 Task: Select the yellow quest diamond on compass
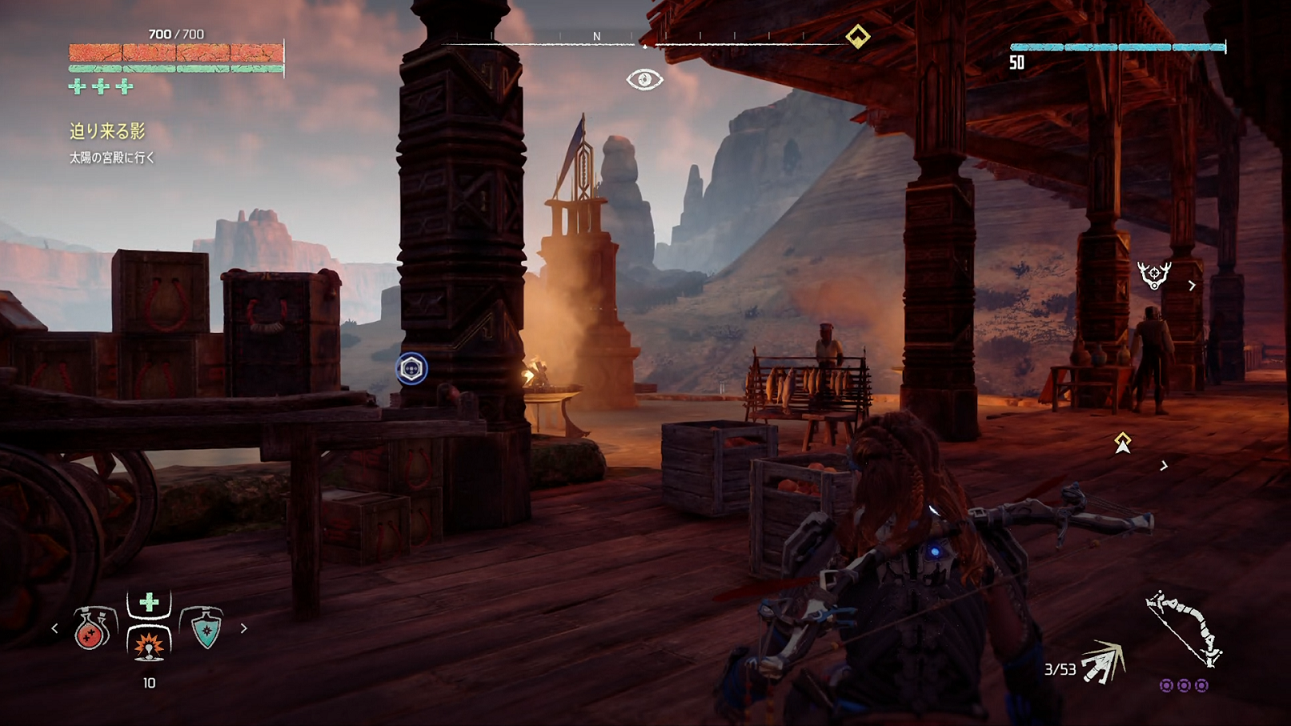[x=857, y=37]
